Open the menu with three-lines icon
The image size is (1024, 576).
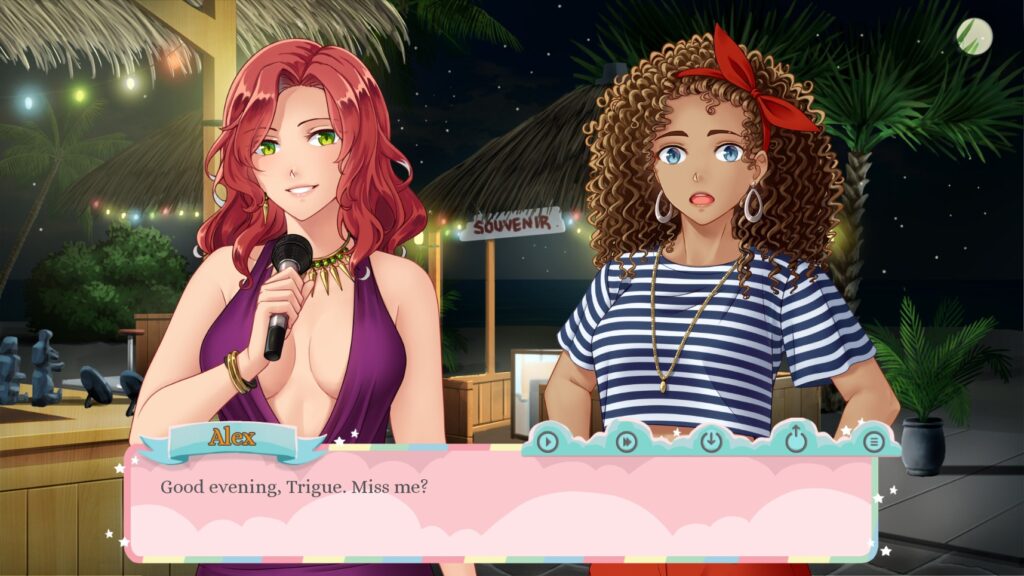(873, 440)
